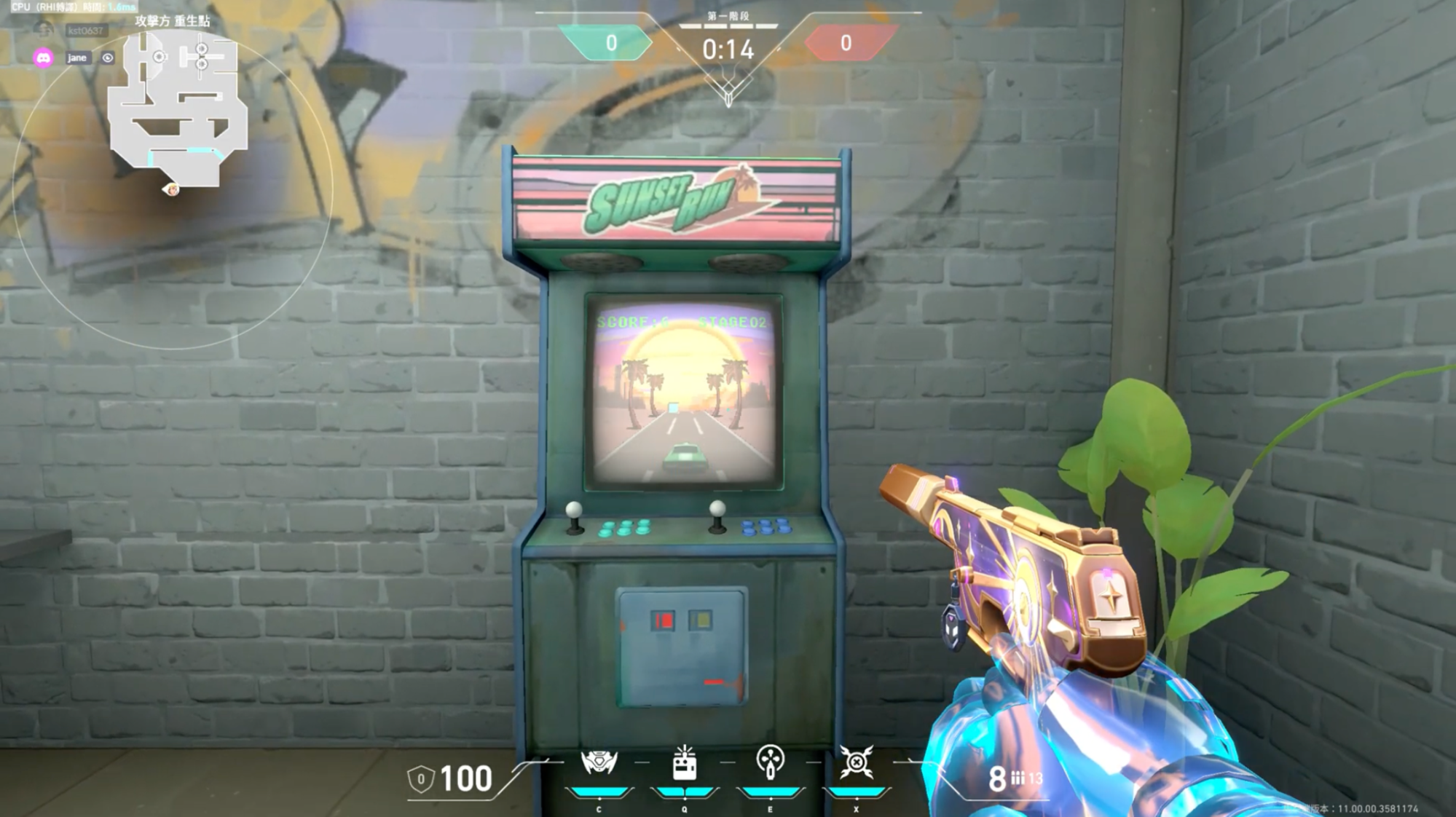
Task: Deploy the Turret ability icon
Action: click(x=770, y=762)
